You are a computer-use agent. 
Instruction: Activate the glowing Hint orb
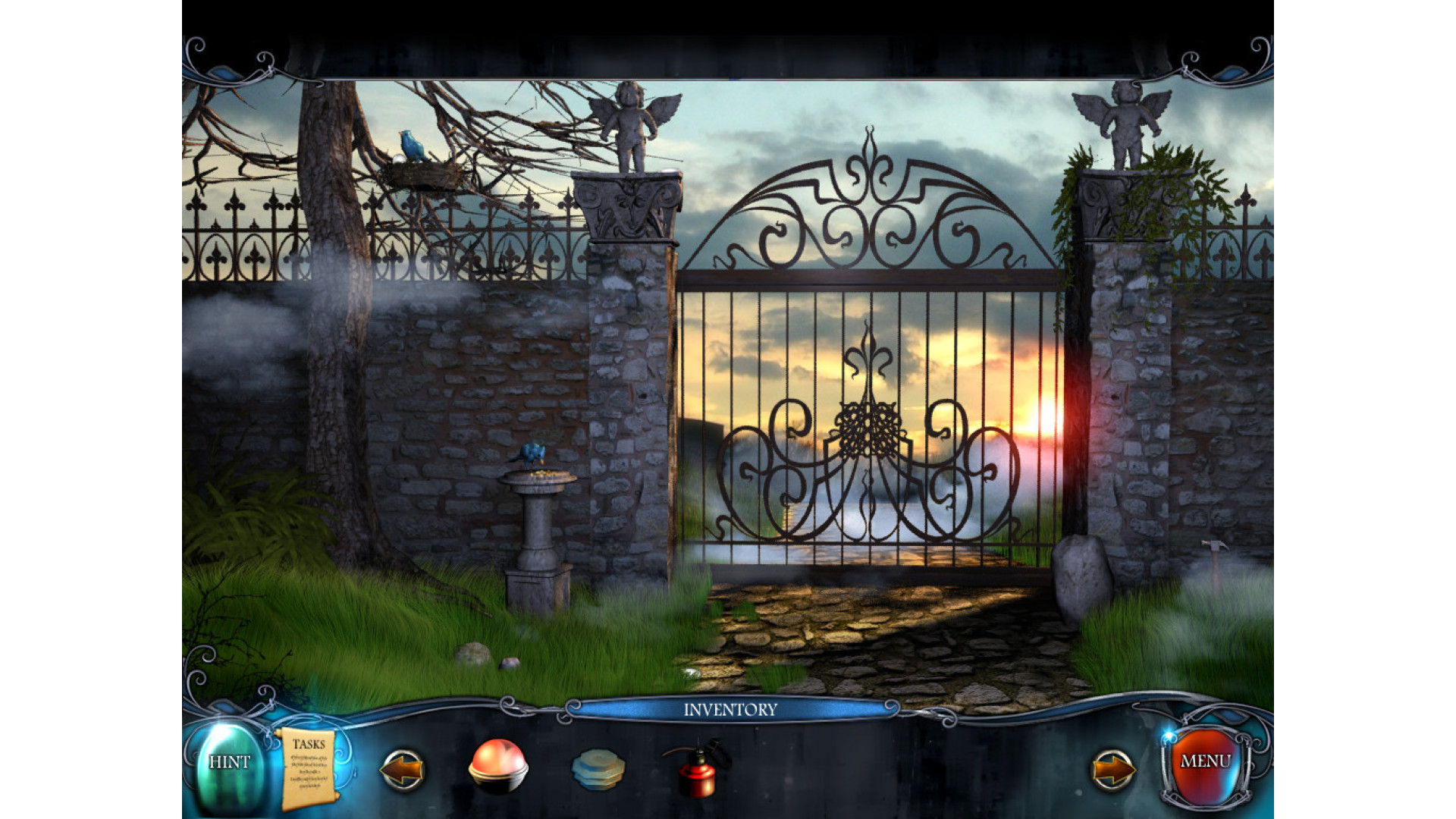pos(228,764)
